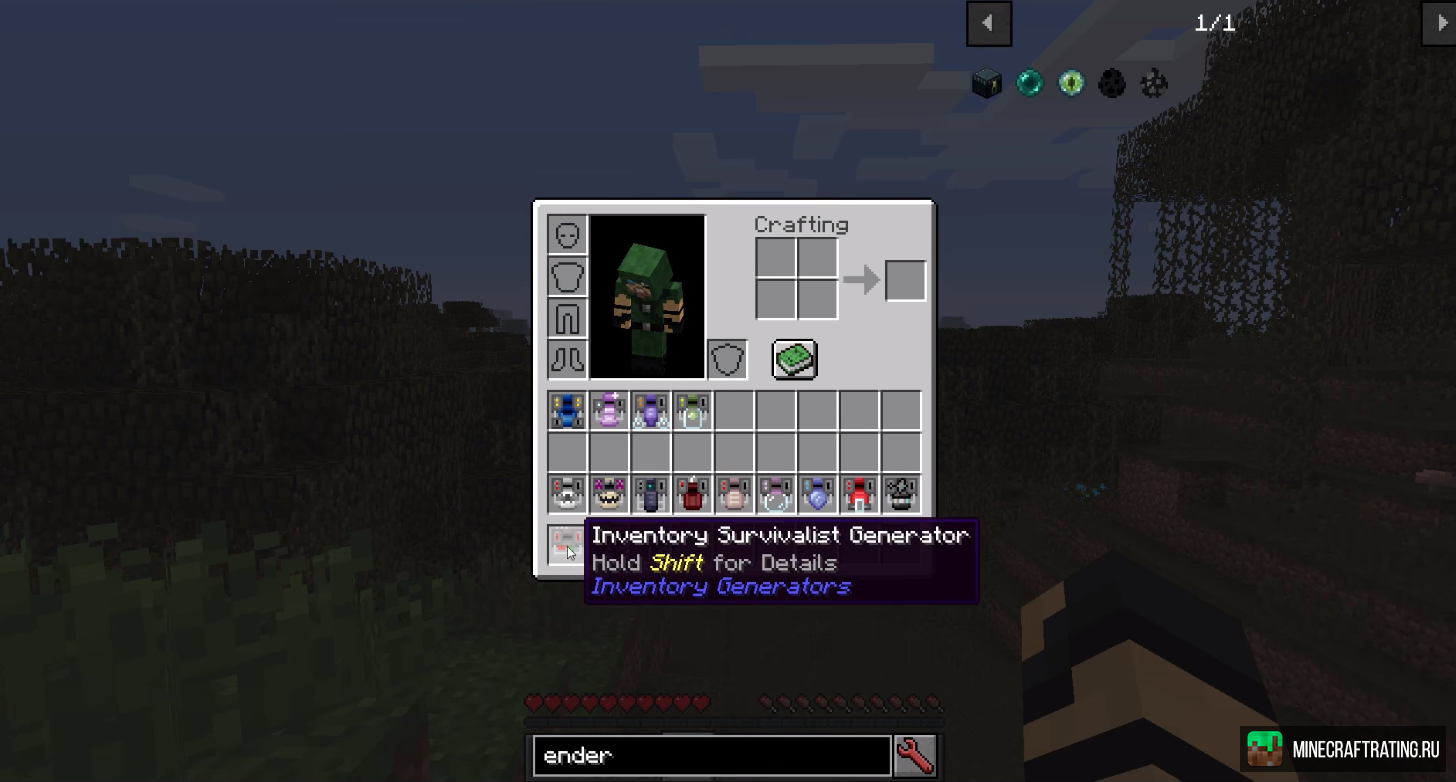Select the purple generator in the top row
Image resolution: width=1456 pixels, height=782 pixels.
(651, 409)
